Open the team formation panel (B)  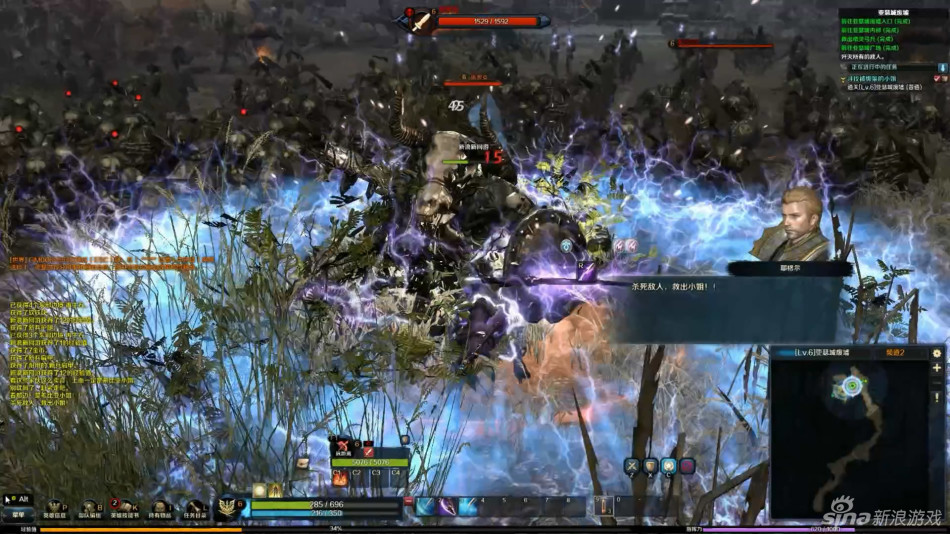[89, 509]
